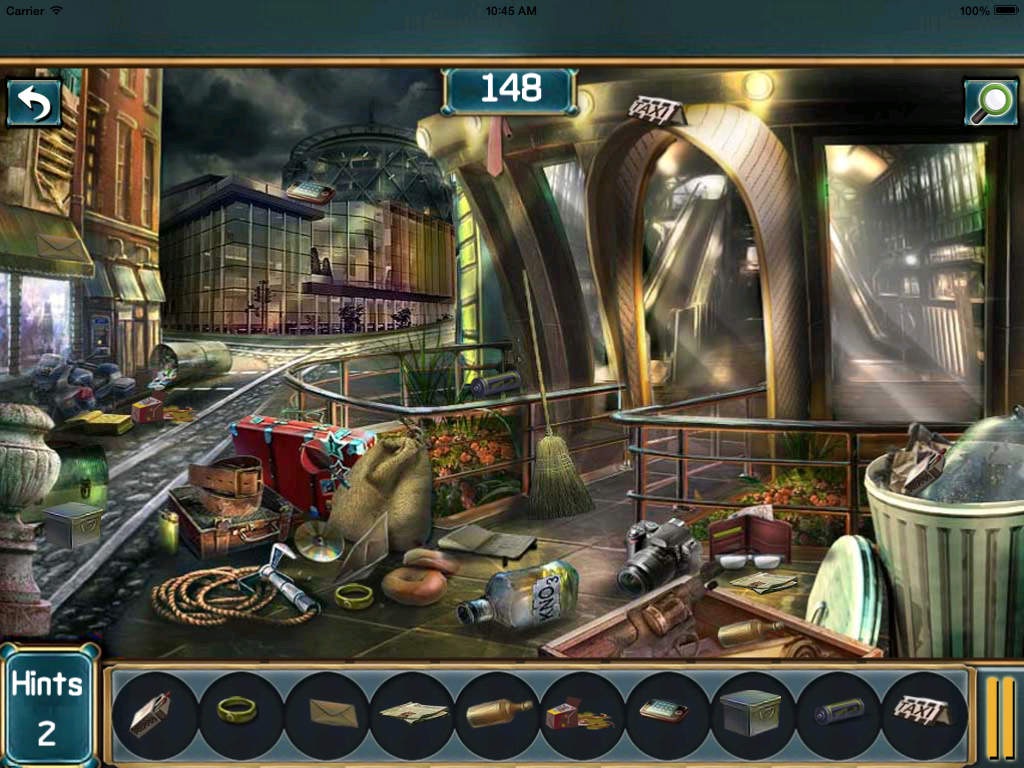Pause the game with the pause button
The image size is (1024, 768).
point(1000,716)
